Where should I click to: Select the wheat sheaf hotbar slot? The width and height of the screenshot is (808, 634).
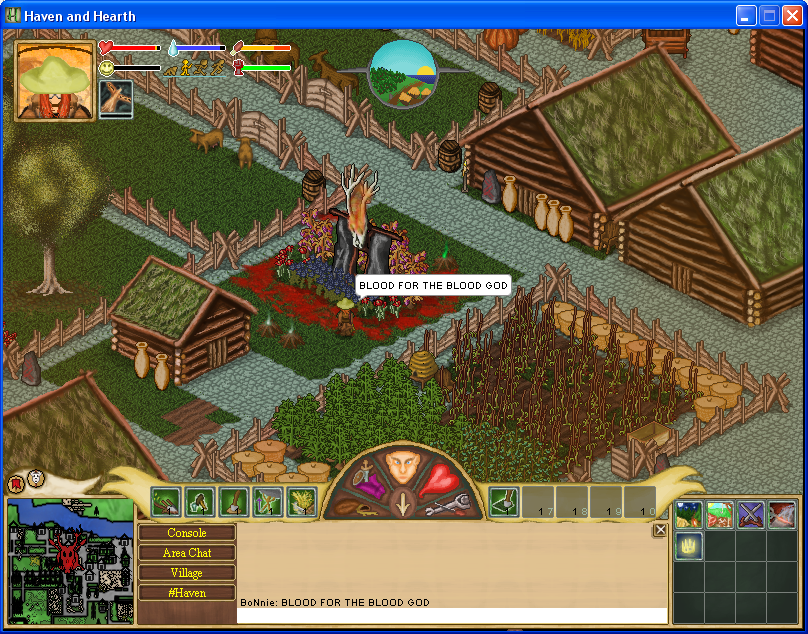click(302, 501)
